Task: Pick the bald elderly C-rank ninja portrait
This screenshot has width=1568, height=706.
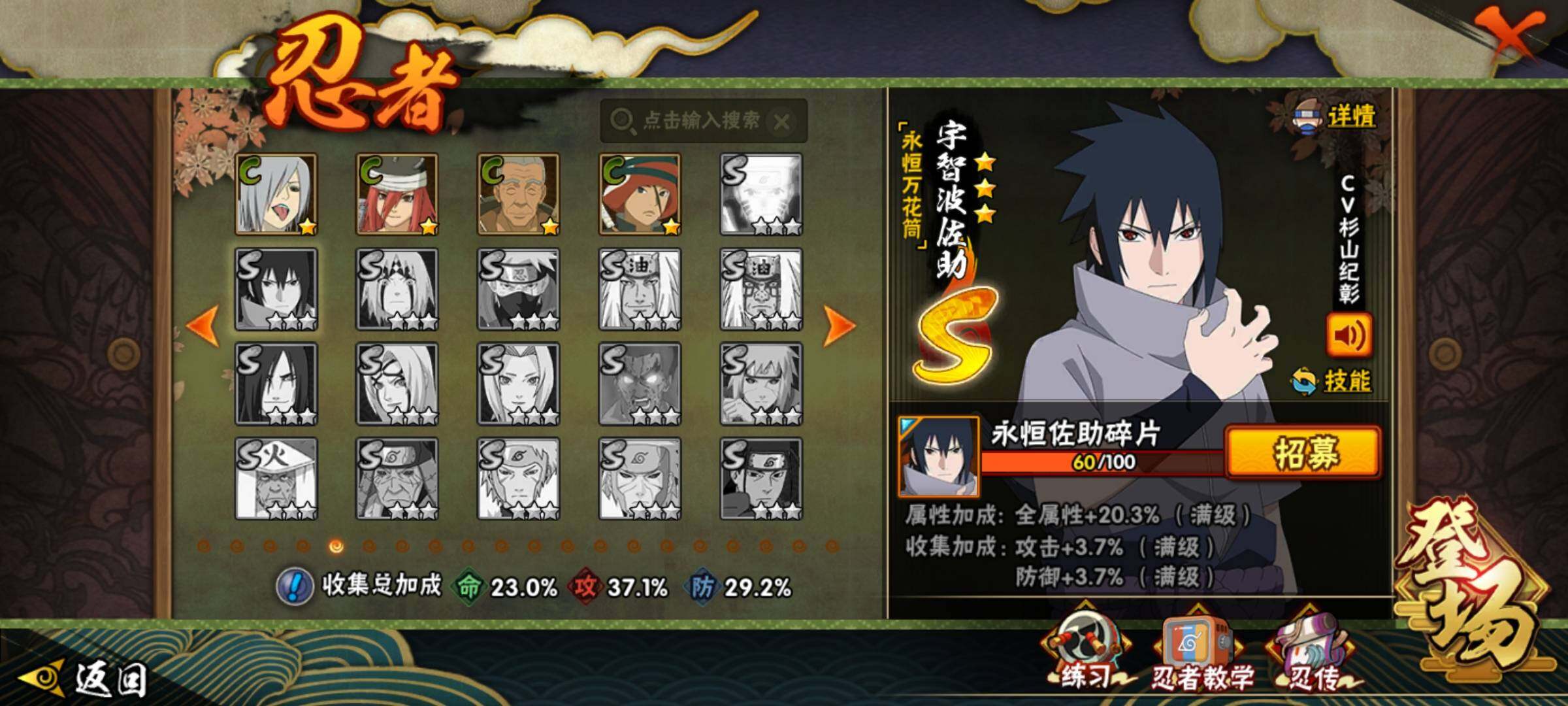Action: click(x=519, y=194)
